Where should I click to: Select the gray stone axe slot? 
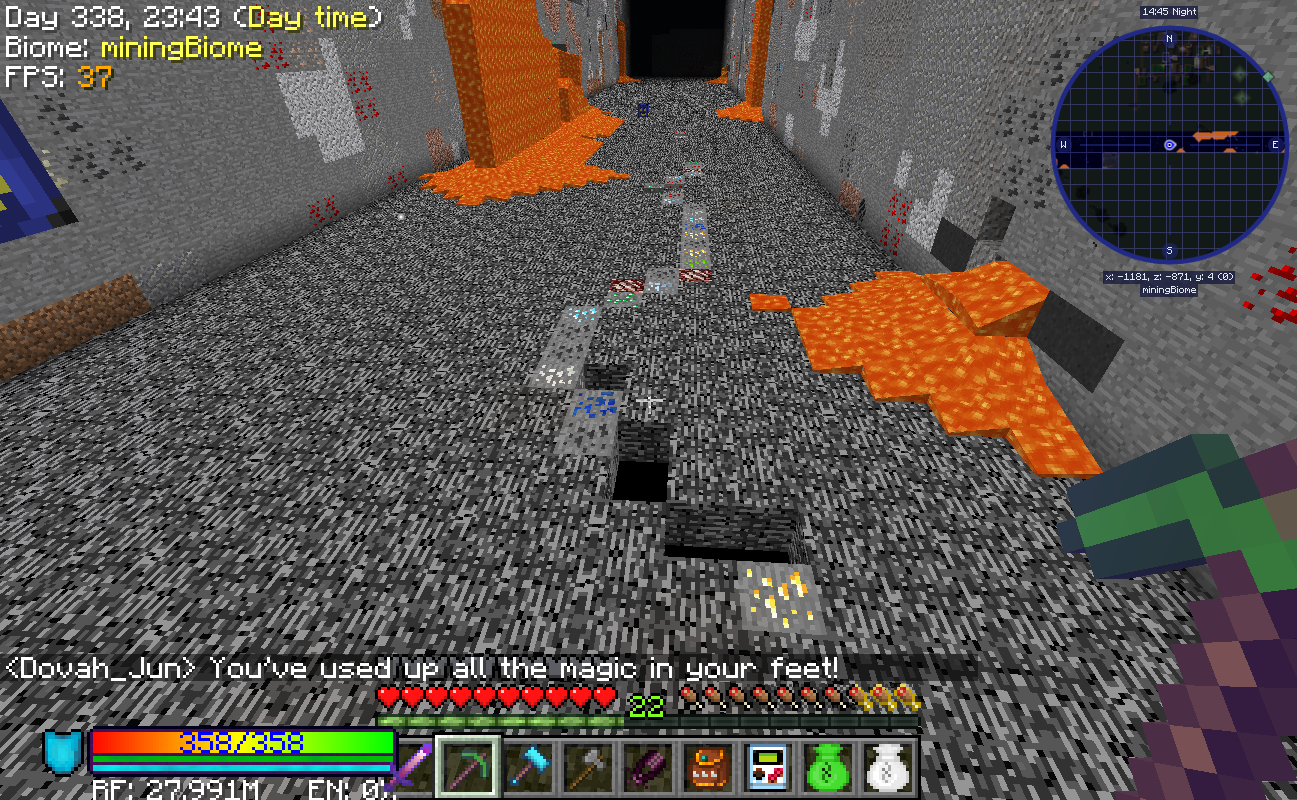(x=589, y=768)
